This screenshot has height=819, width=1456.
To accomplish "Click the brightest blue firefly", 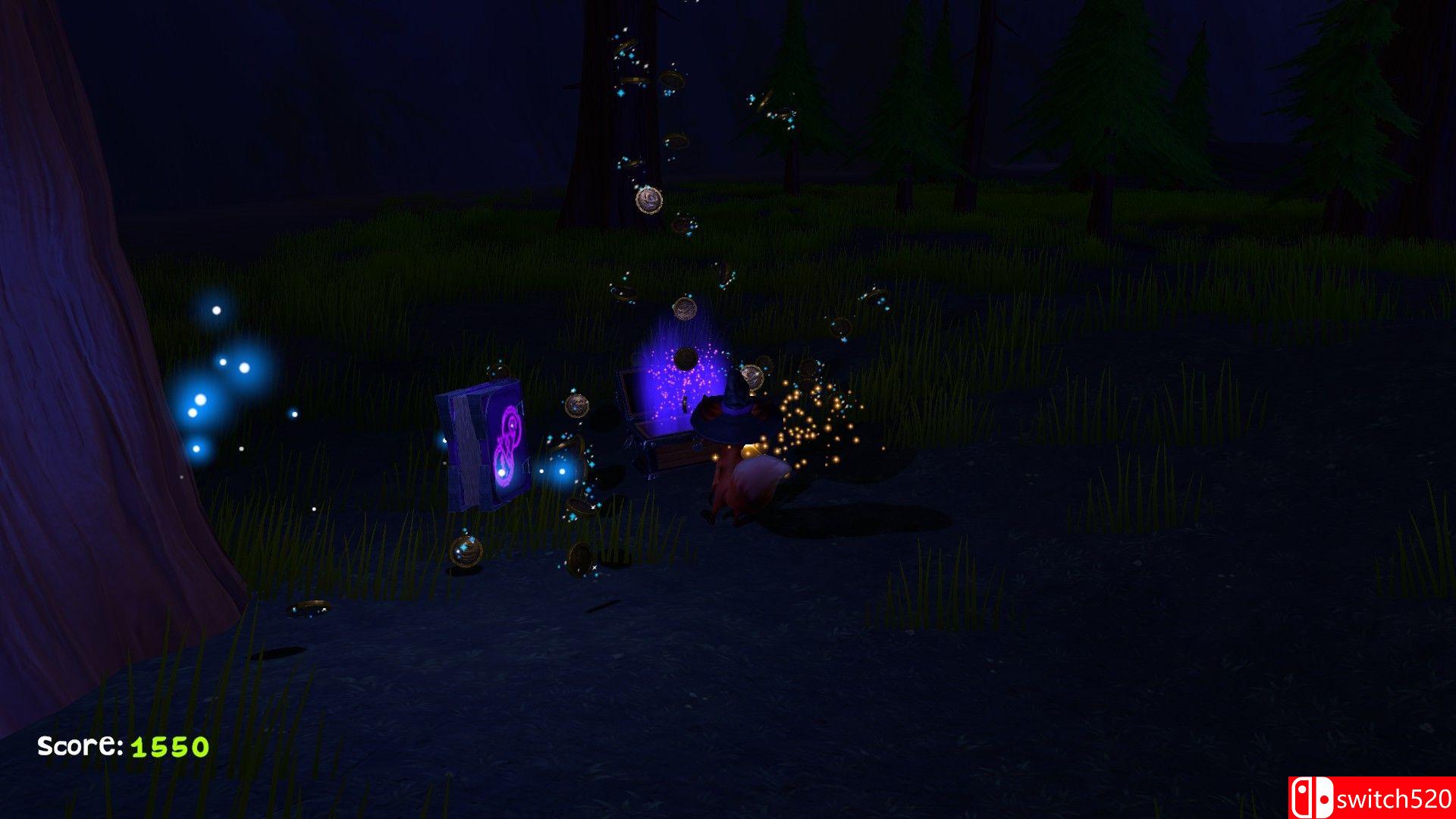I will coord(199,400).
